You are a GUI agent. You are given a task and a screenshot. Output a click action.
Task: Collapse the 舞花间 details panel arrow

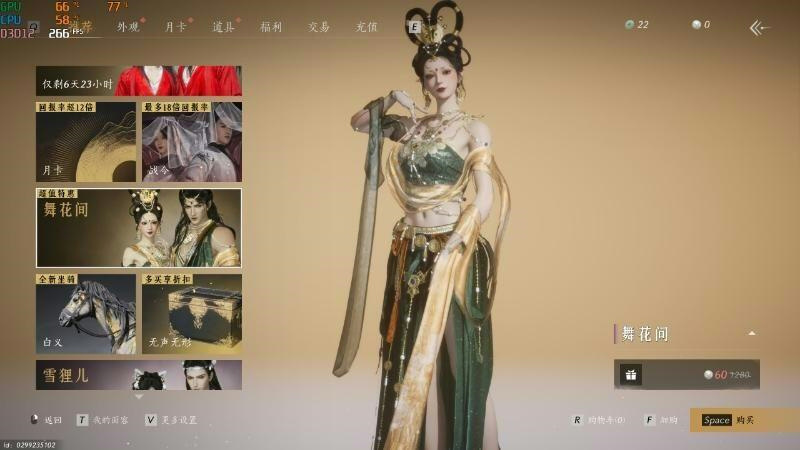pyautogui.click(x=751, y=334)
